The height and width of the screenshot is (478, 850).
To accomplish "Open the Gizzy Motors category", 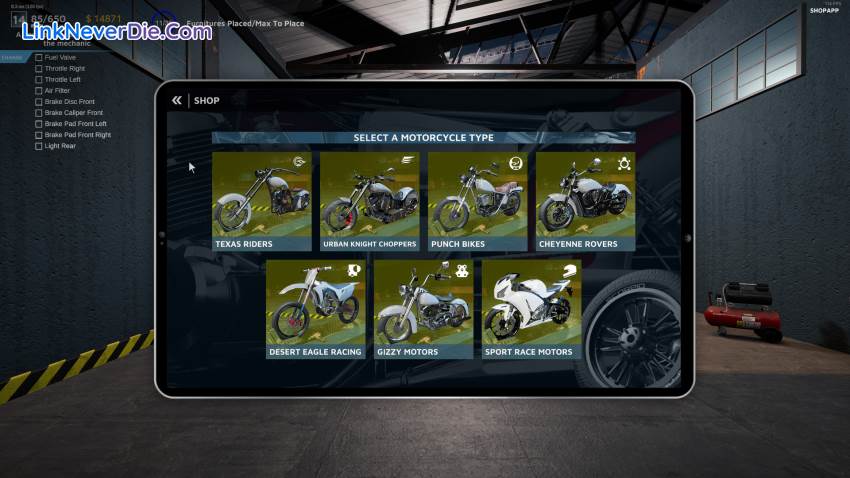I will tap(424, 308).
